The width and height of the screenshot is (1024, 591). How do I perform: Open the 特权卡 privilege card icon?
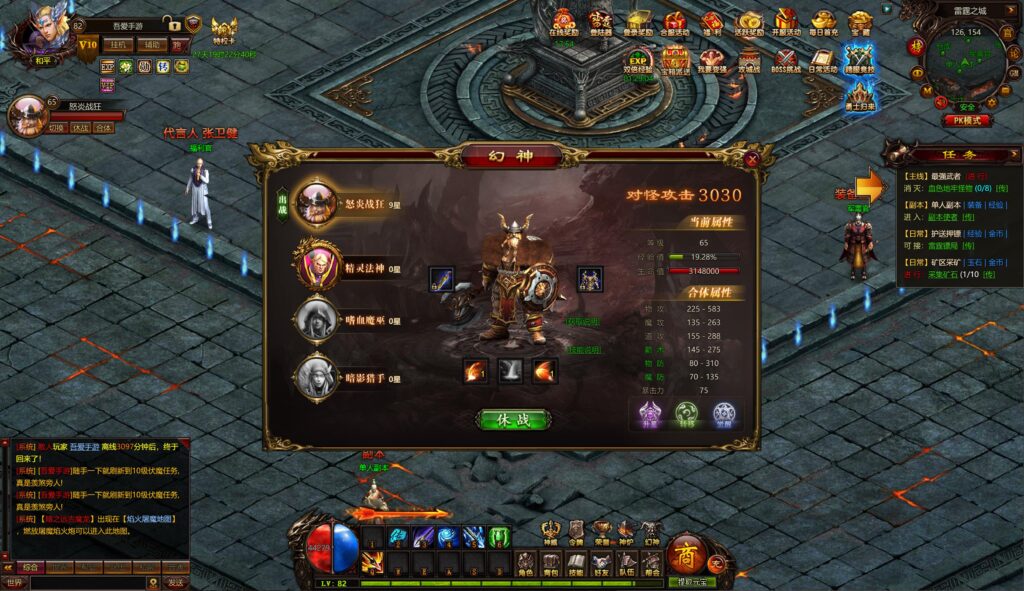pyautogui.click(x=224, y=36)
